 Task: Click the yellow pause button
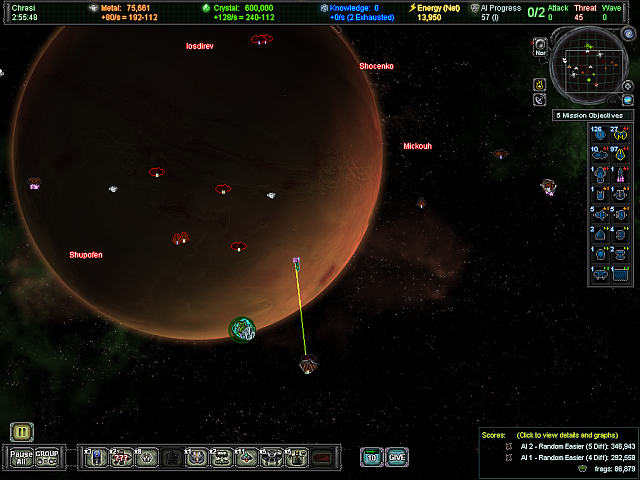pyautogui.click(x=22, y=432)
